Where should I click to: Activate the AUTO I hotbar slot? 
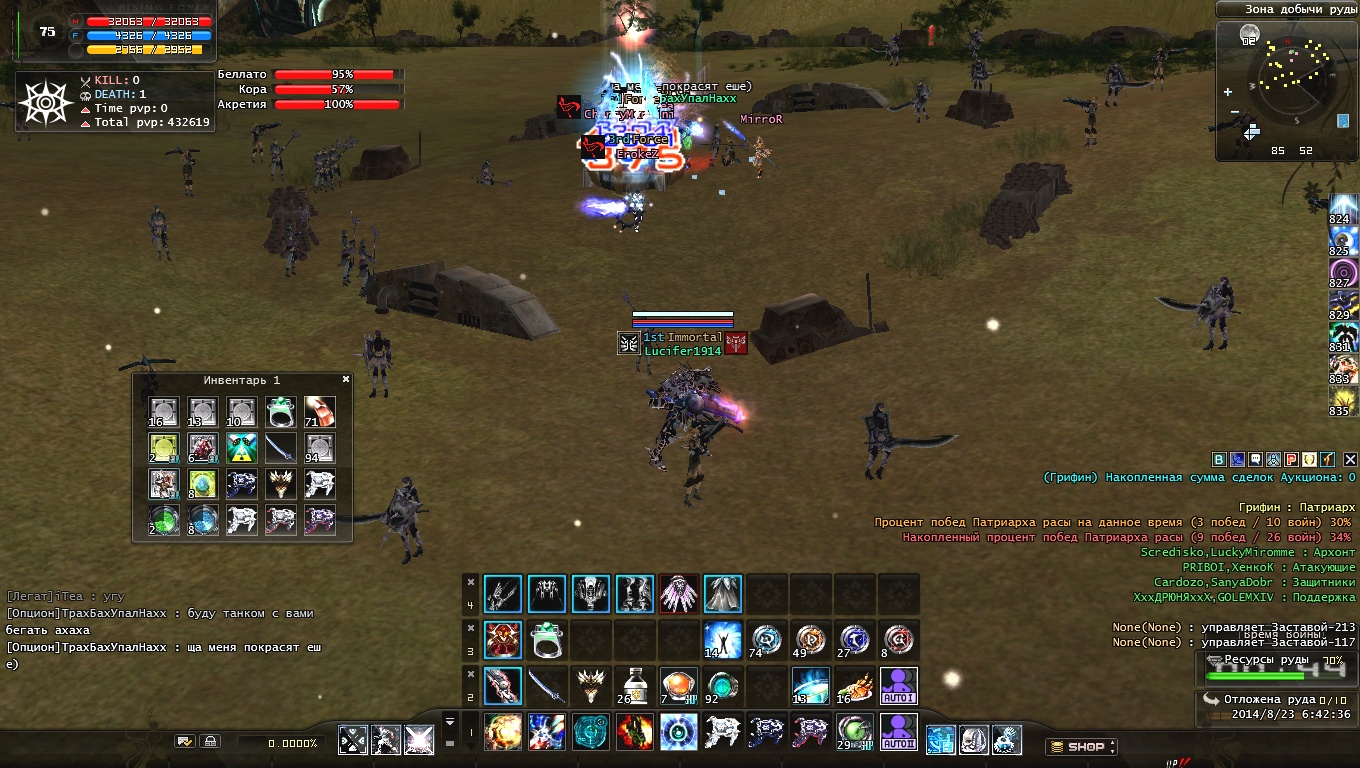coord(898,686)
